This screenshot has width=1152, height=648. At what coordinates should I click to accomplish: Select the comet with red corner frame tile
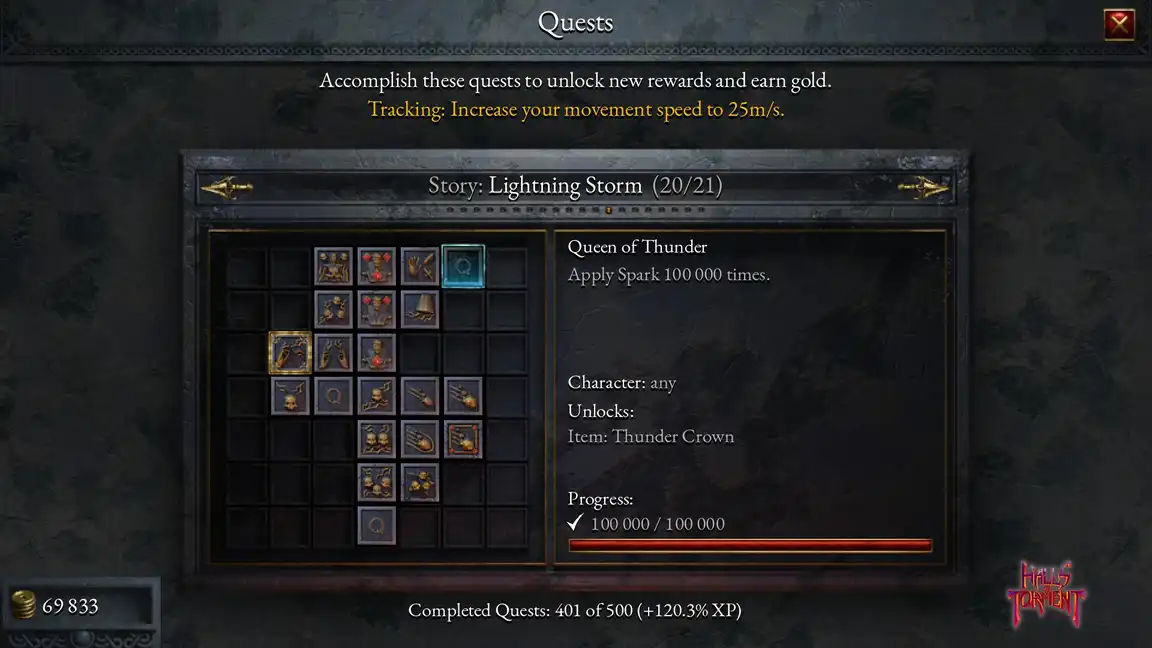(463, 439)
